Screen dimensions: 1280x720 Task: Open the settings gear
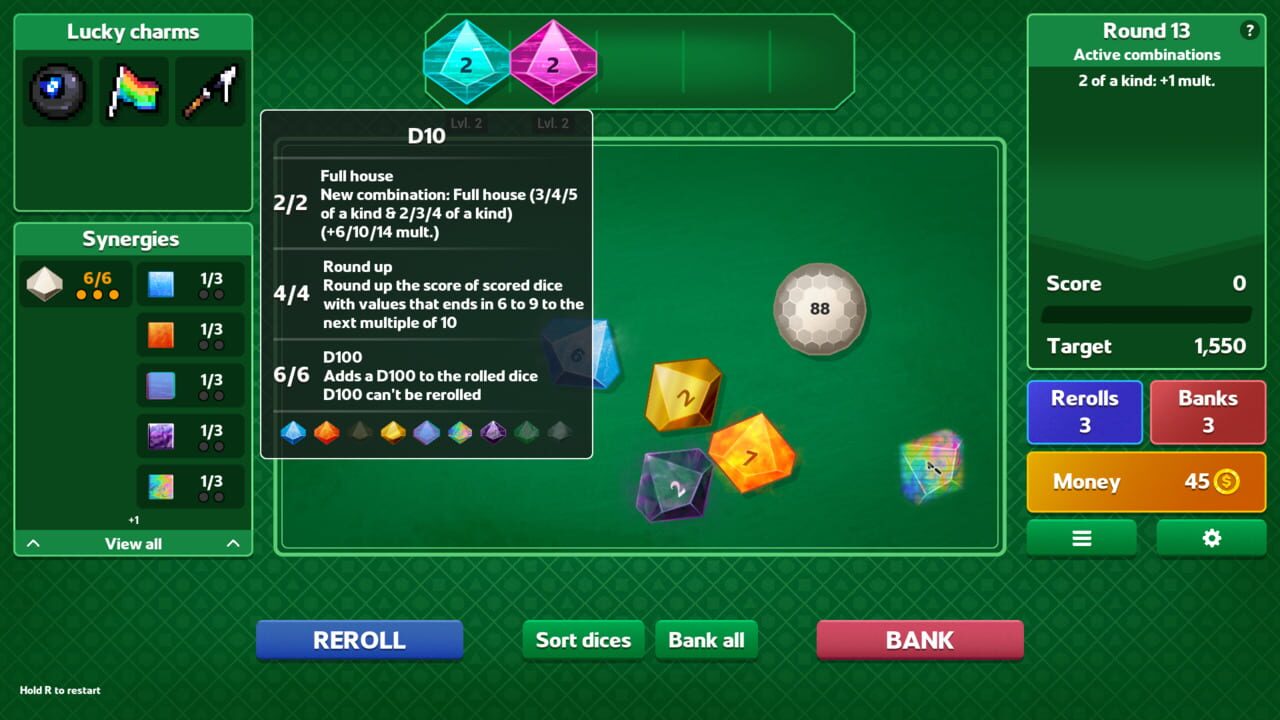[1211, 537]
